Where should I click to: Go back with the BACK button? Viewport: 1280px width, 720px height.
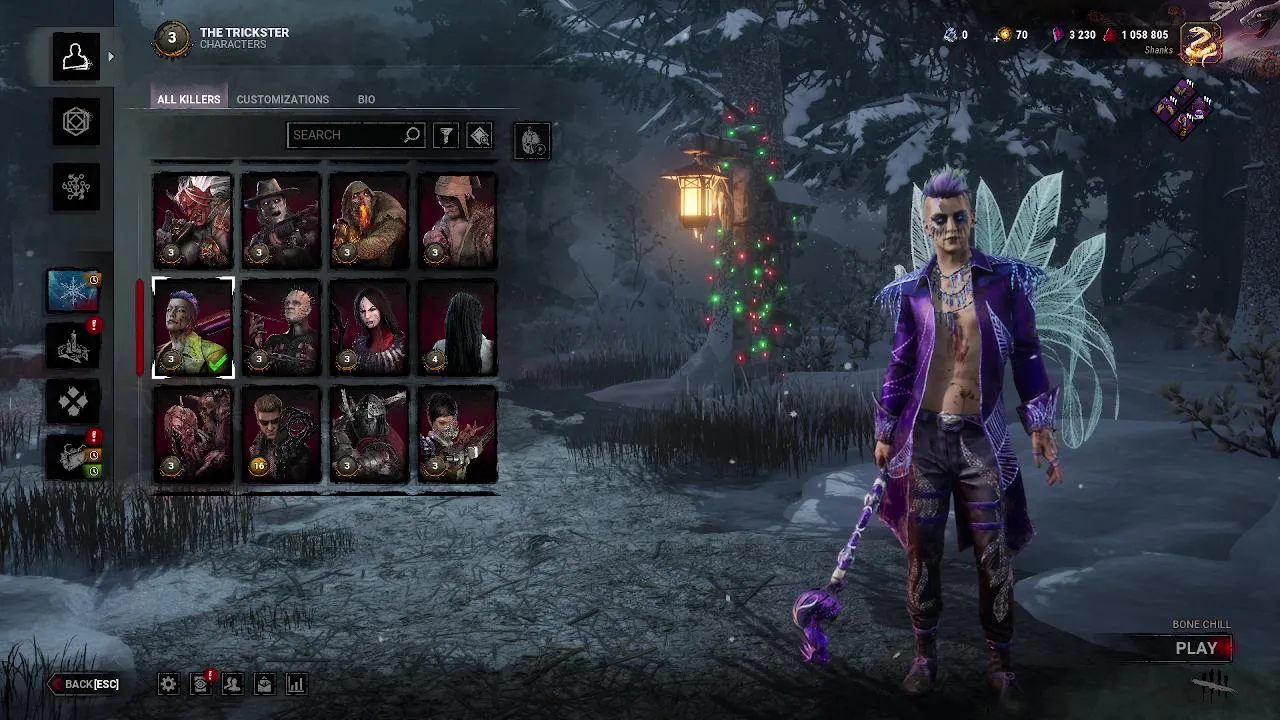tap(85, 684)
